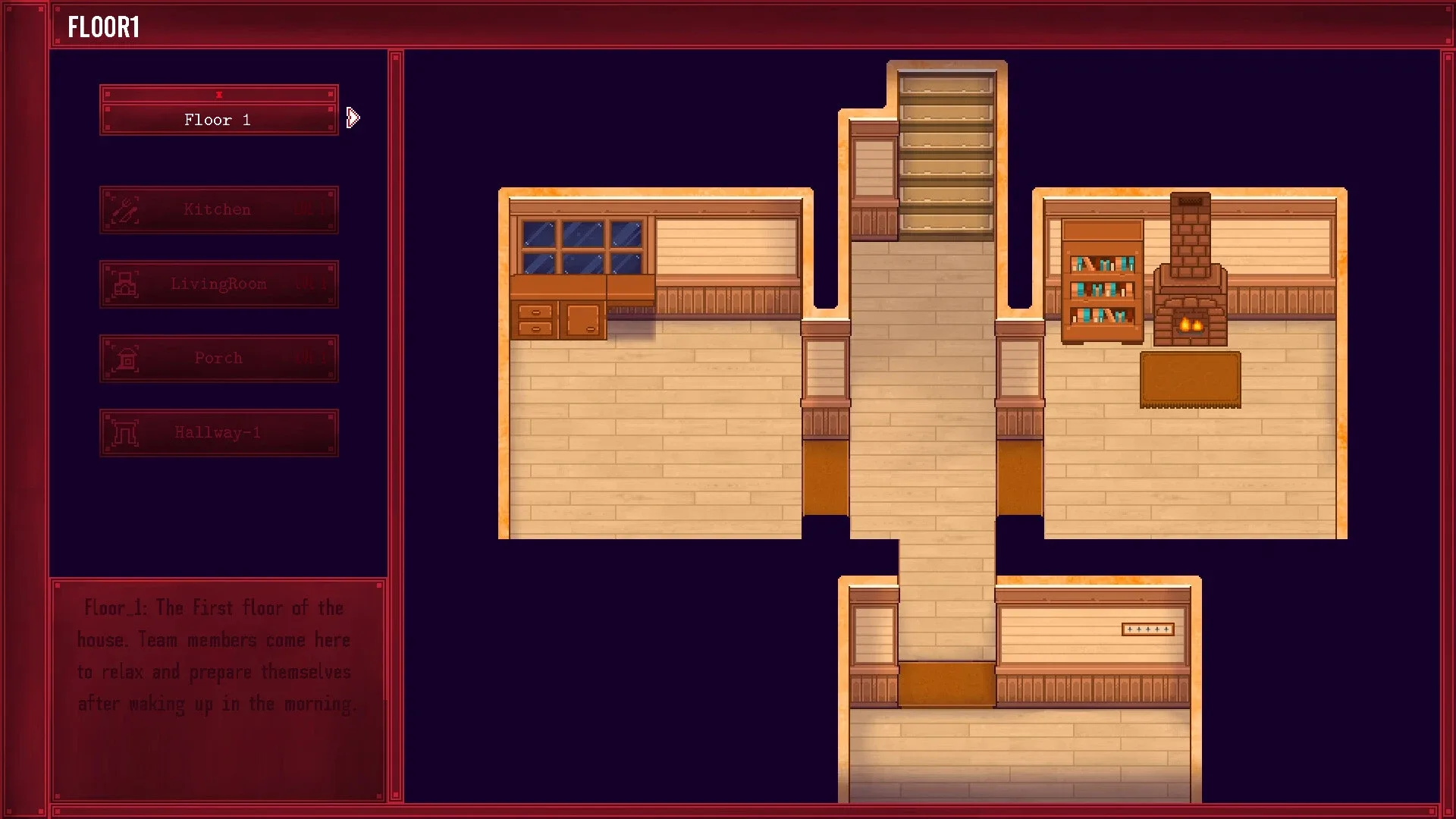Toggle the Porch room entry
This screenshot has height=819, width=1456.
(x=218, y=357)
